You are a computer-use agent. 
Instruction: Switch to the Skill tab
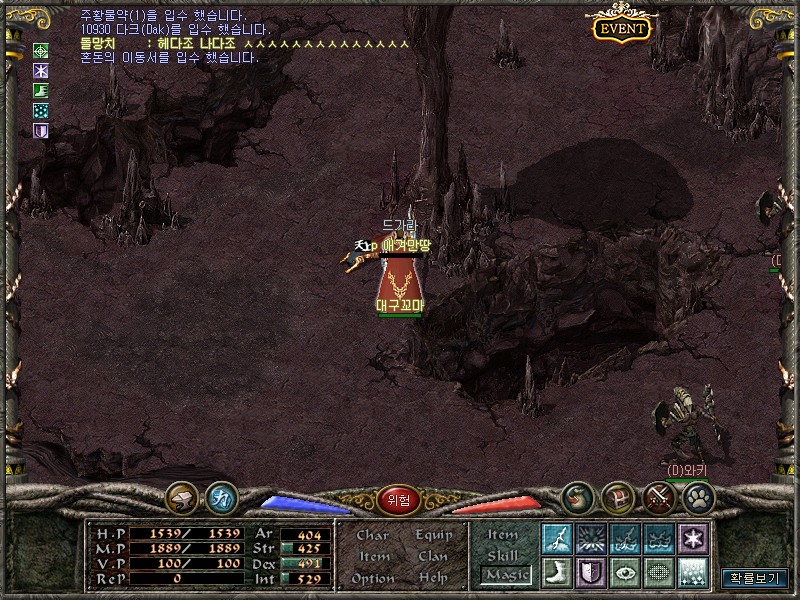[x=503, y=555]
